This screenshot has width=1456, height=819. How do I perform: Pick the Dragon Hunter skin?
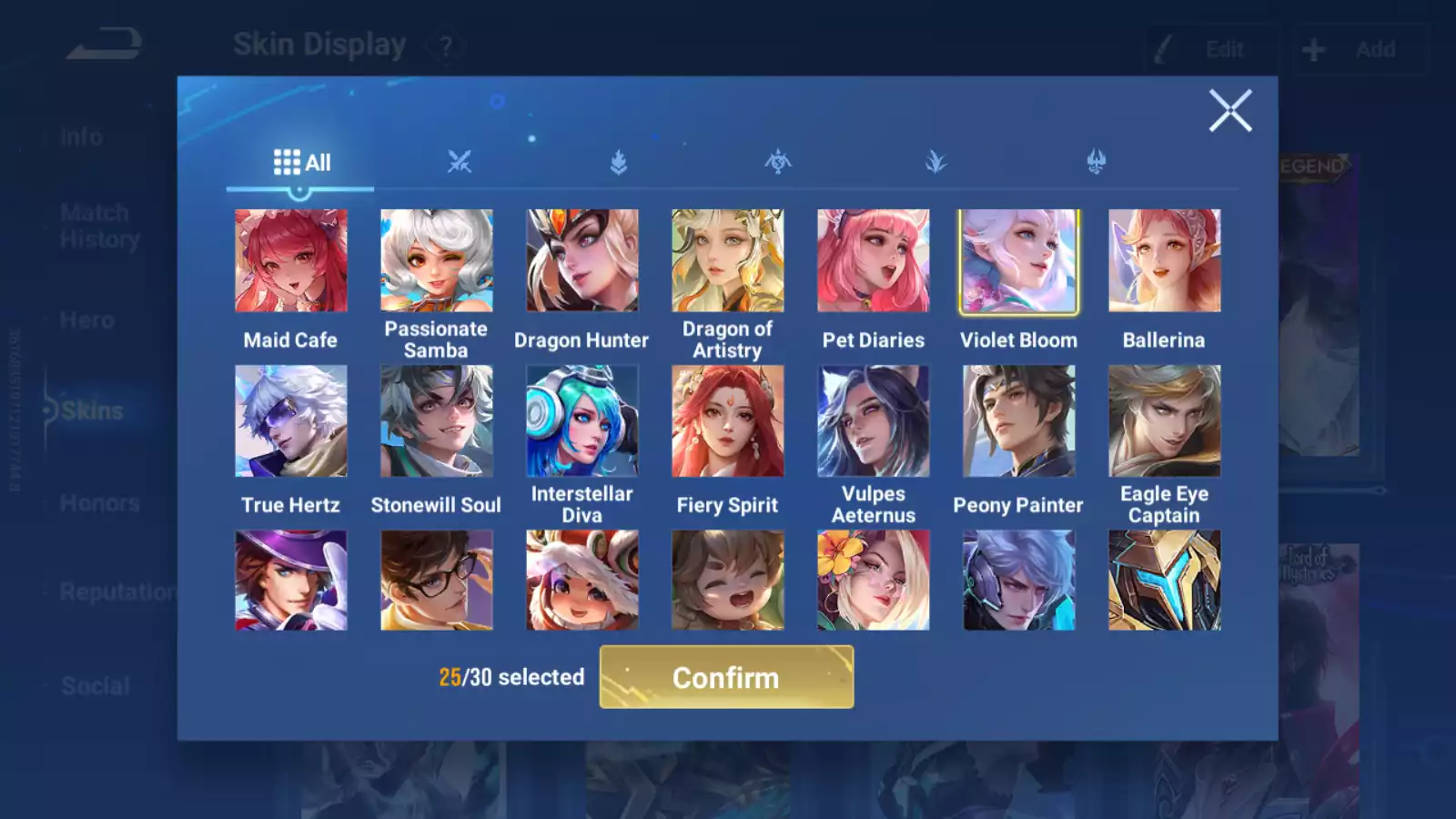coord(581,261)
